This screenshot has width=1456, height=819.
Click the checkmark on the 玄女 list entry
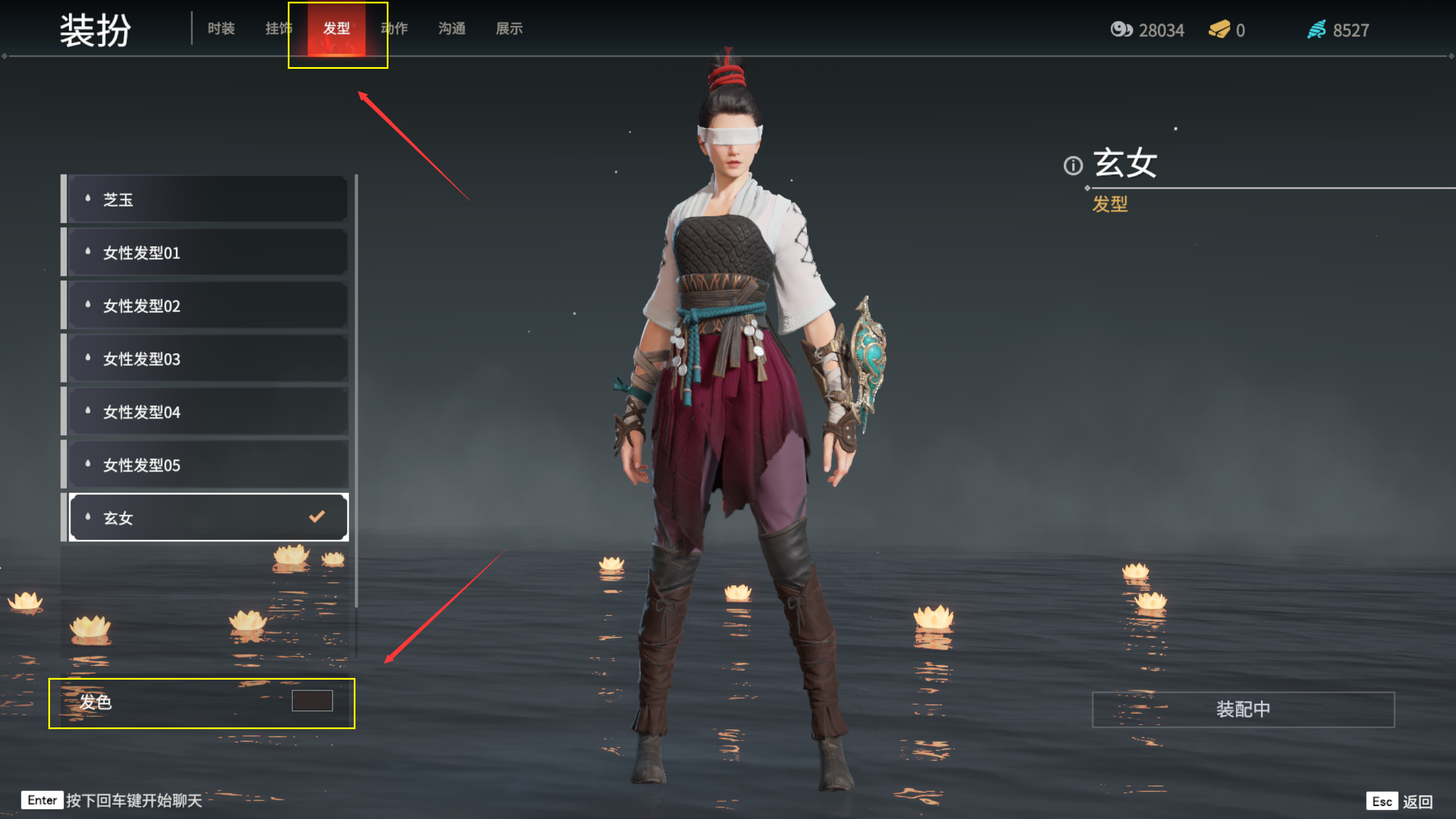click(317, 516)
